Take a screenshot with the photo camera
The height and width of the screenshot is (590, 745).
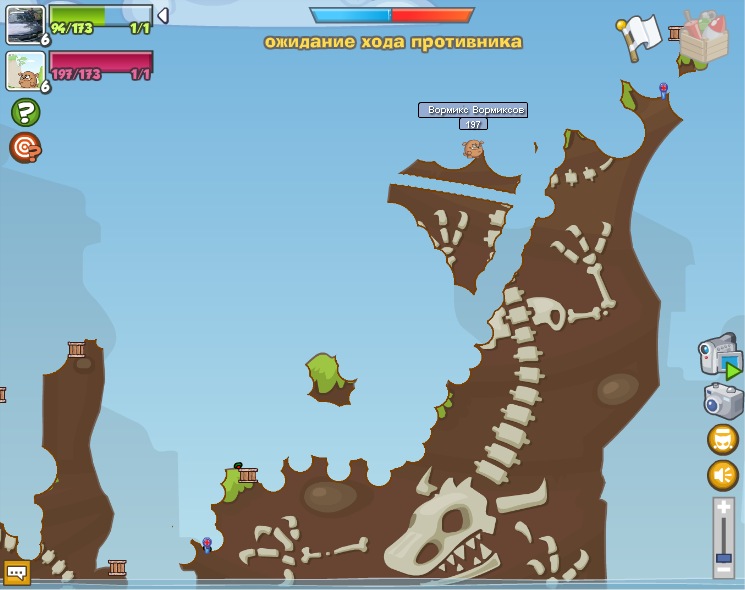point(723,401)
